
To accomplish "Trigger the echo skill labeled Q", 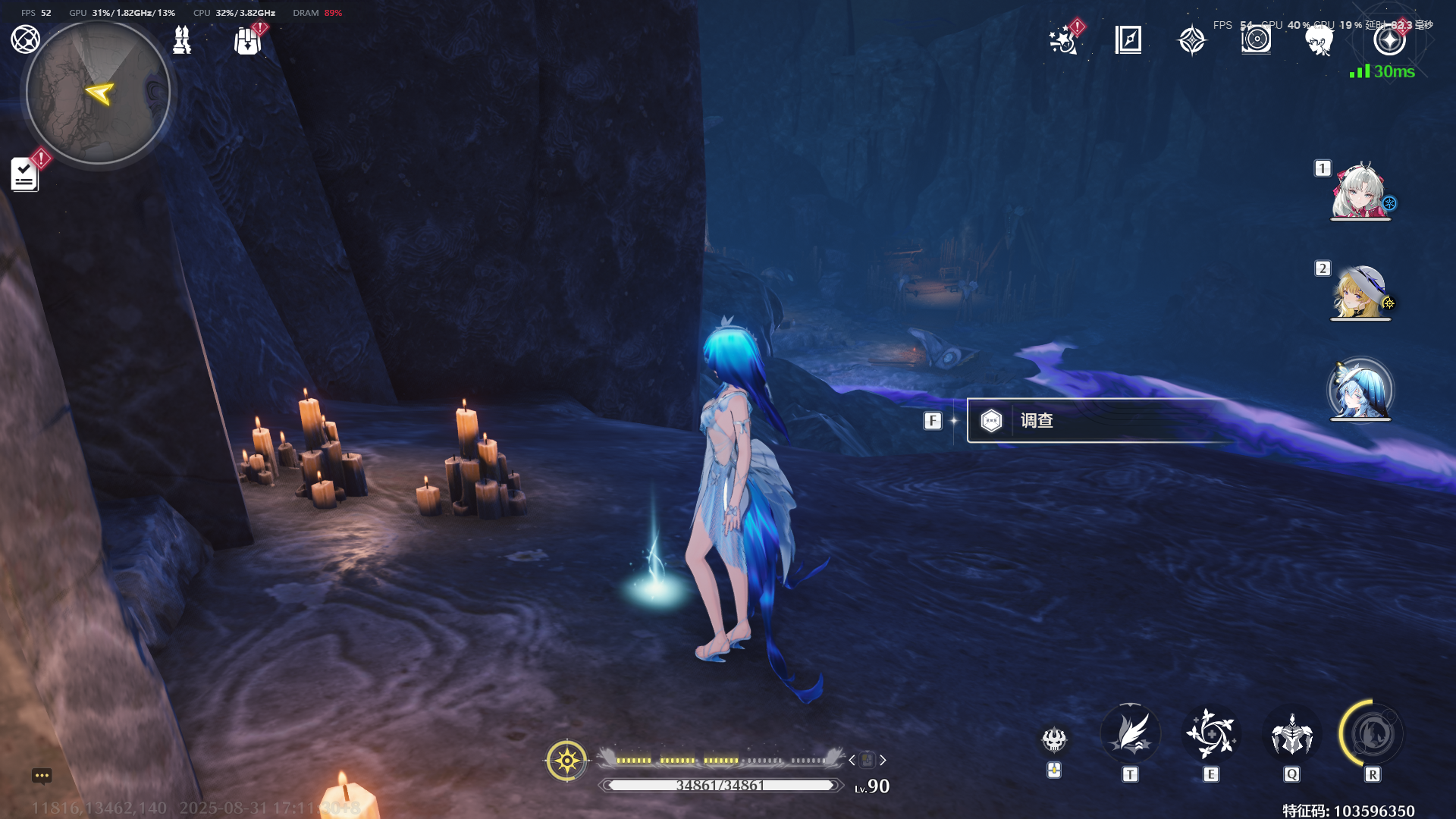I will click(1291, 735).
